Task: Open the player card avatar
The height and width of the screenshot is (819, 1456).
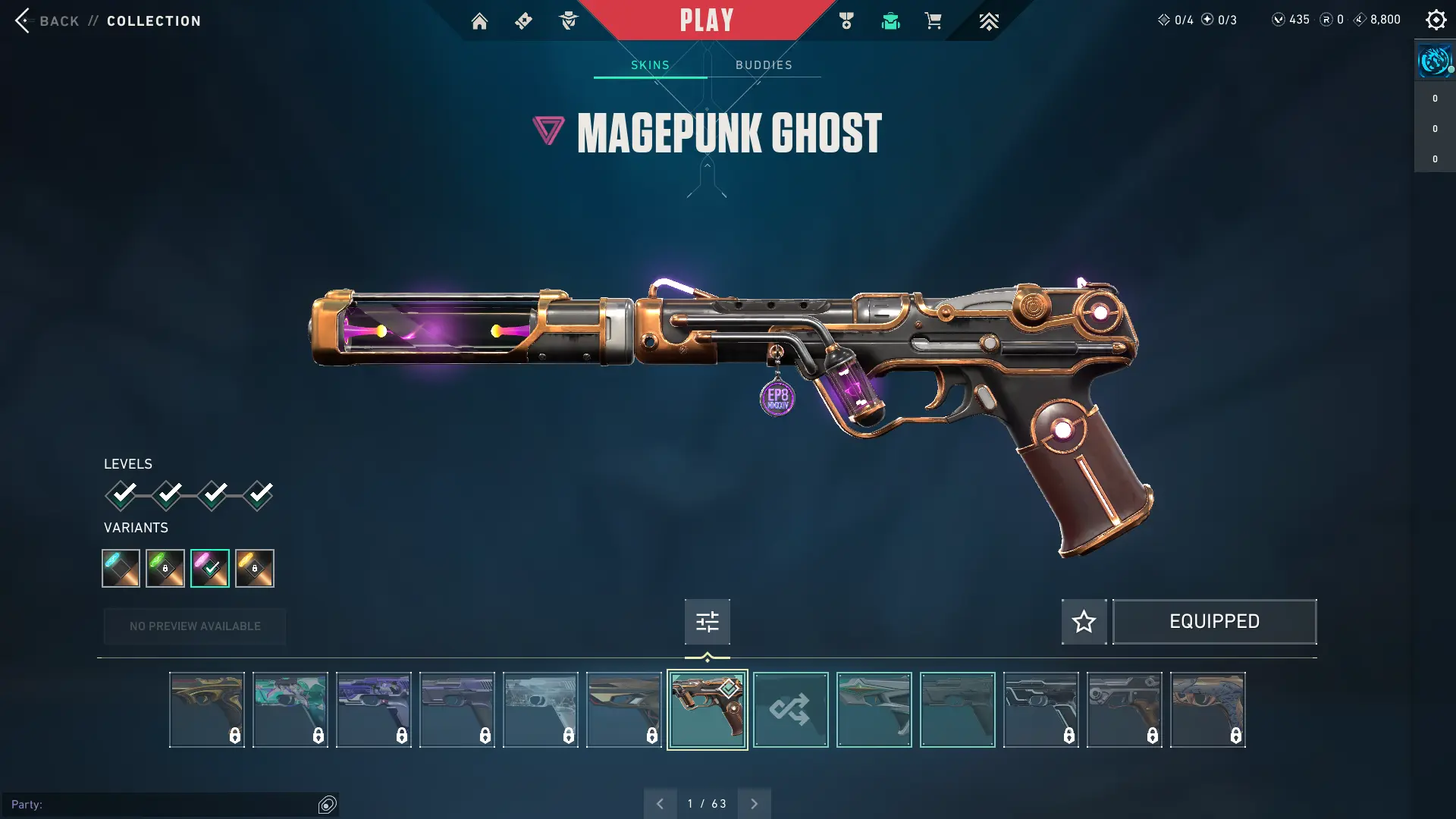Action: pos(1434,61)
